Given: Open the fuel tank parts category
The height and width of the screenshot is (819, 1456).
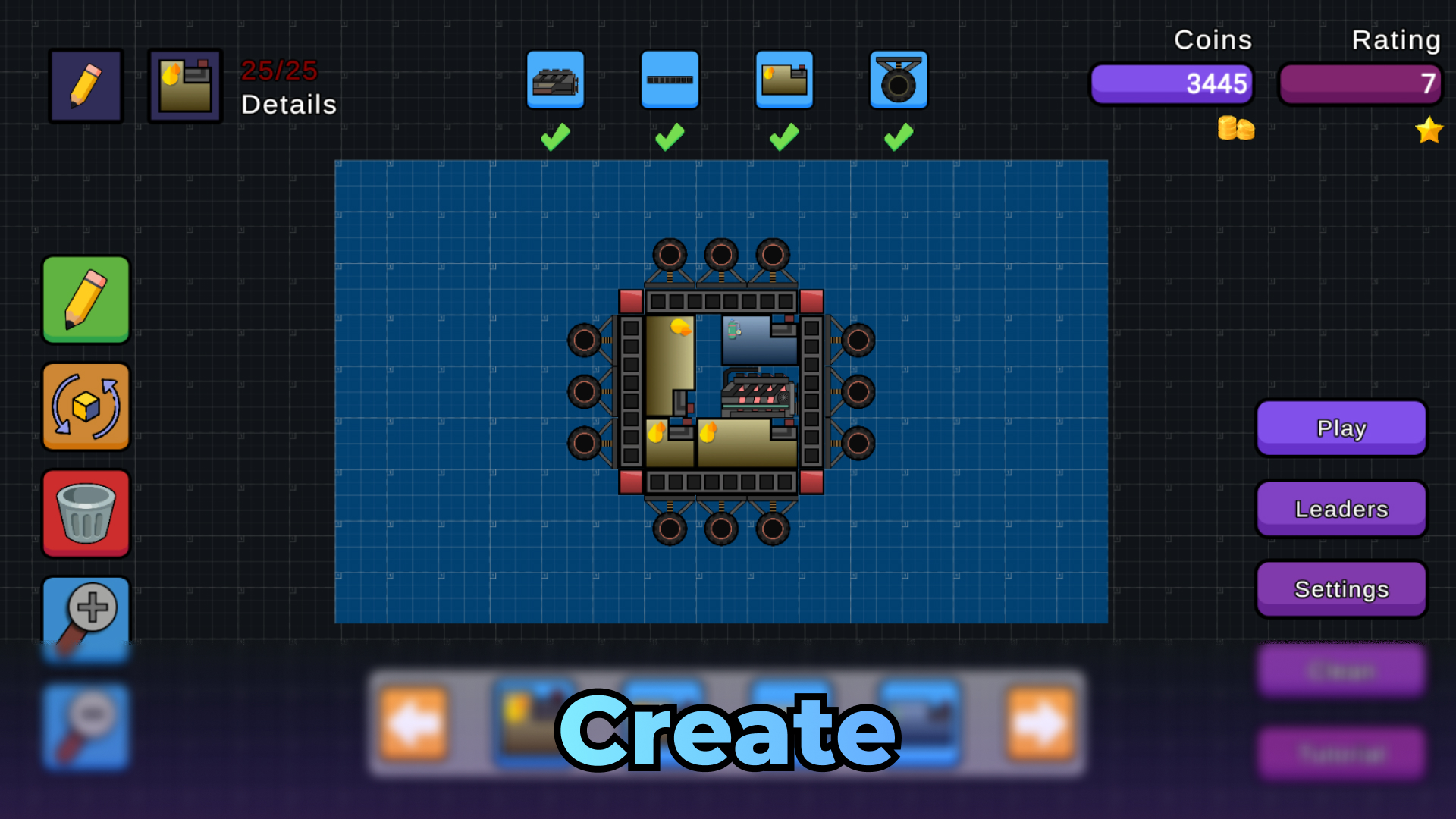Looking at the screenshot, I should (x=784, y=79).
